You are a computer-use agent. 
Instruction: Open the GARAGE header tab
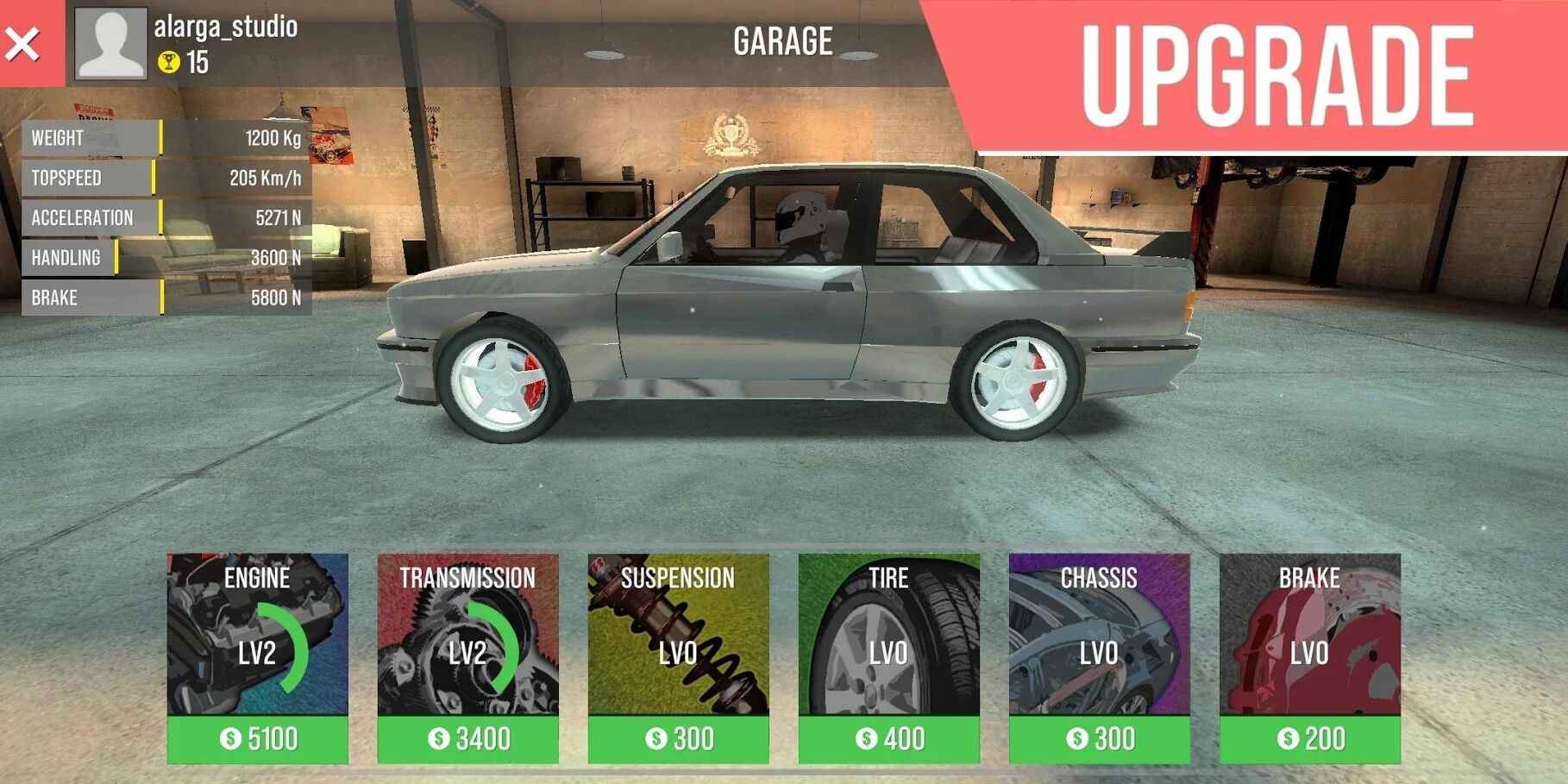tap(782, 40)
